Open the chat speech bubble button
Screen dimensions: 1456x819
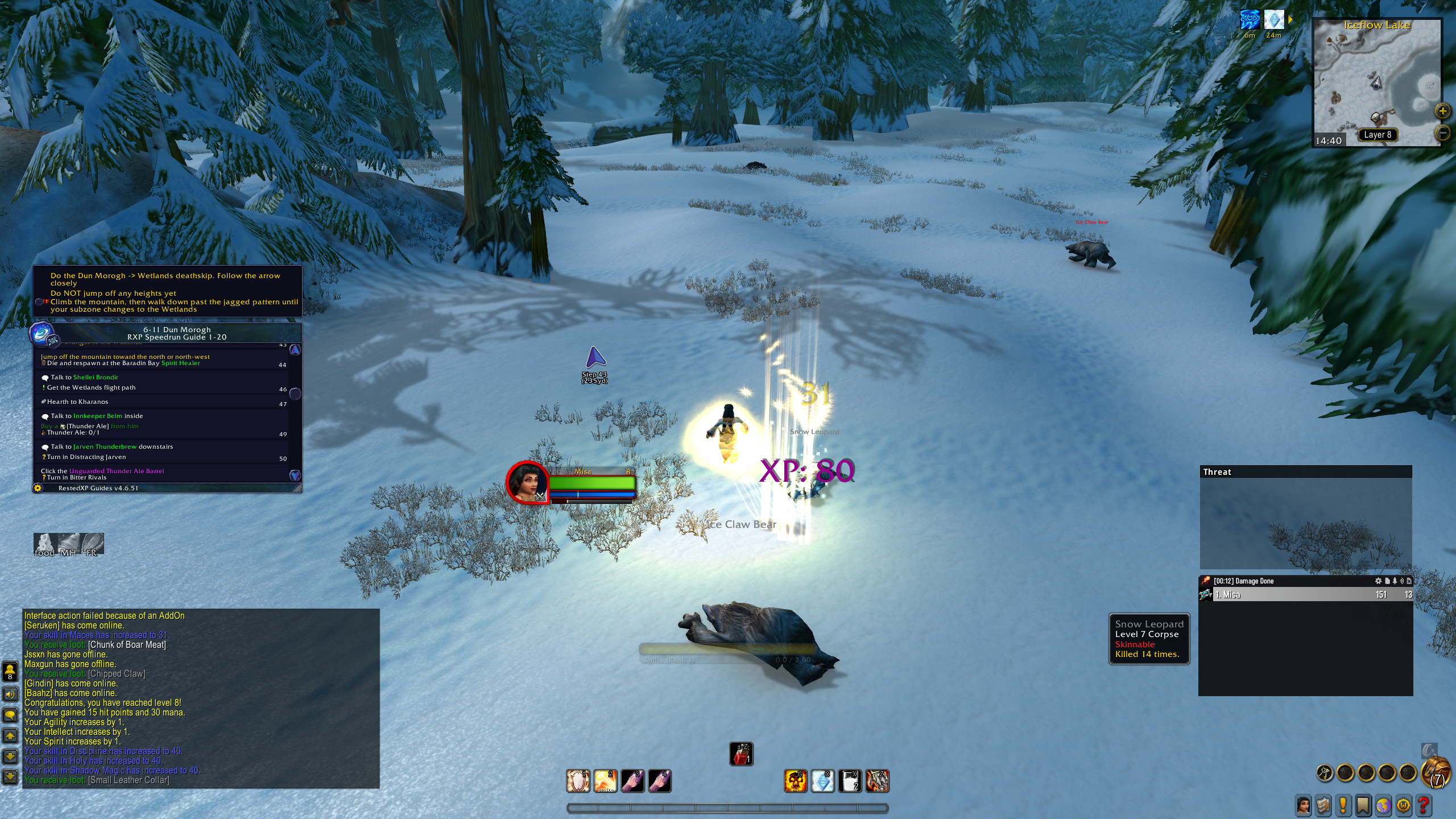10,714
